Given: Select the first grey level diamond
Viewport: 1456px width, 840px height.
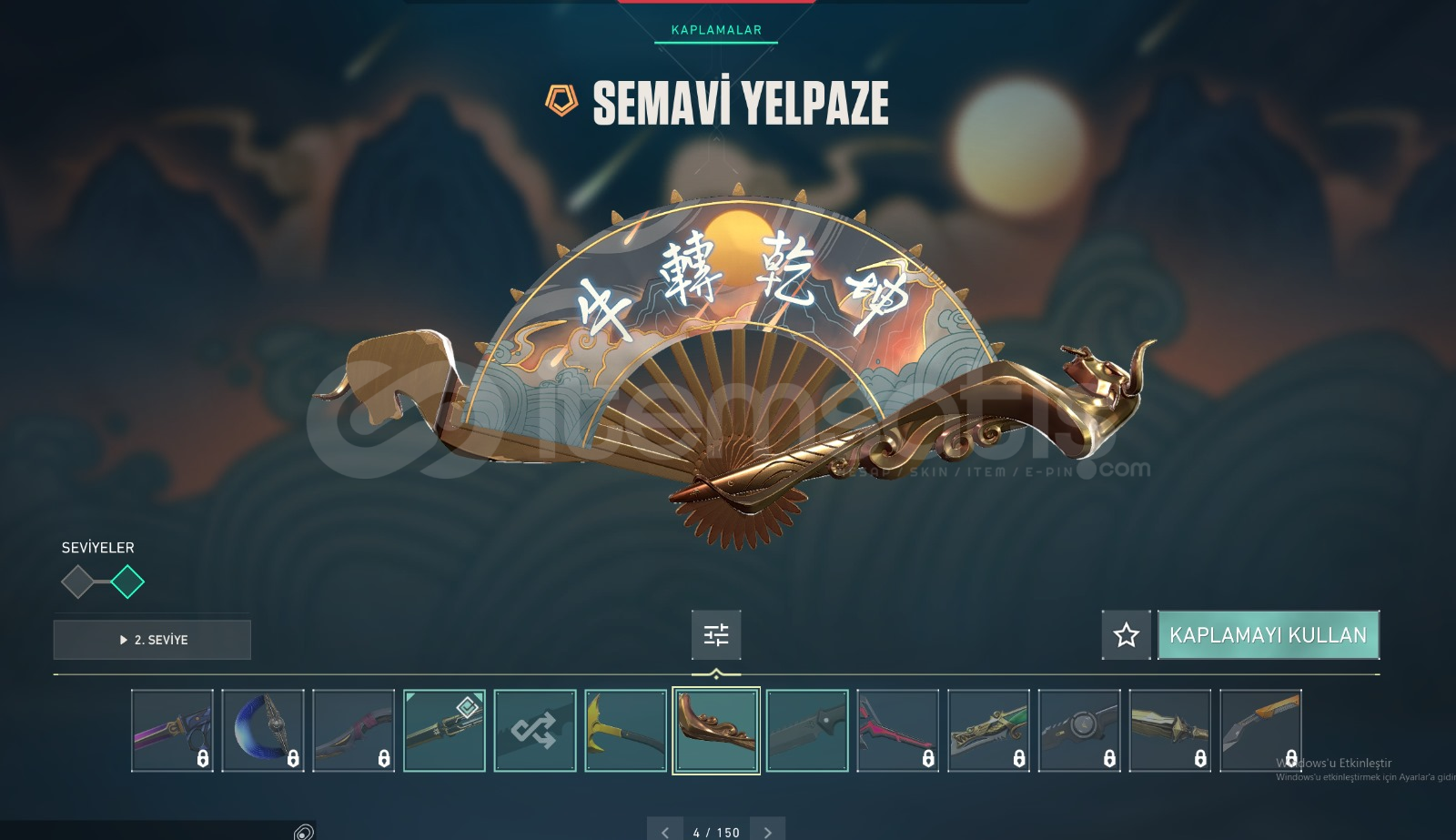Looking at the screenshot, I should [78, 582].
